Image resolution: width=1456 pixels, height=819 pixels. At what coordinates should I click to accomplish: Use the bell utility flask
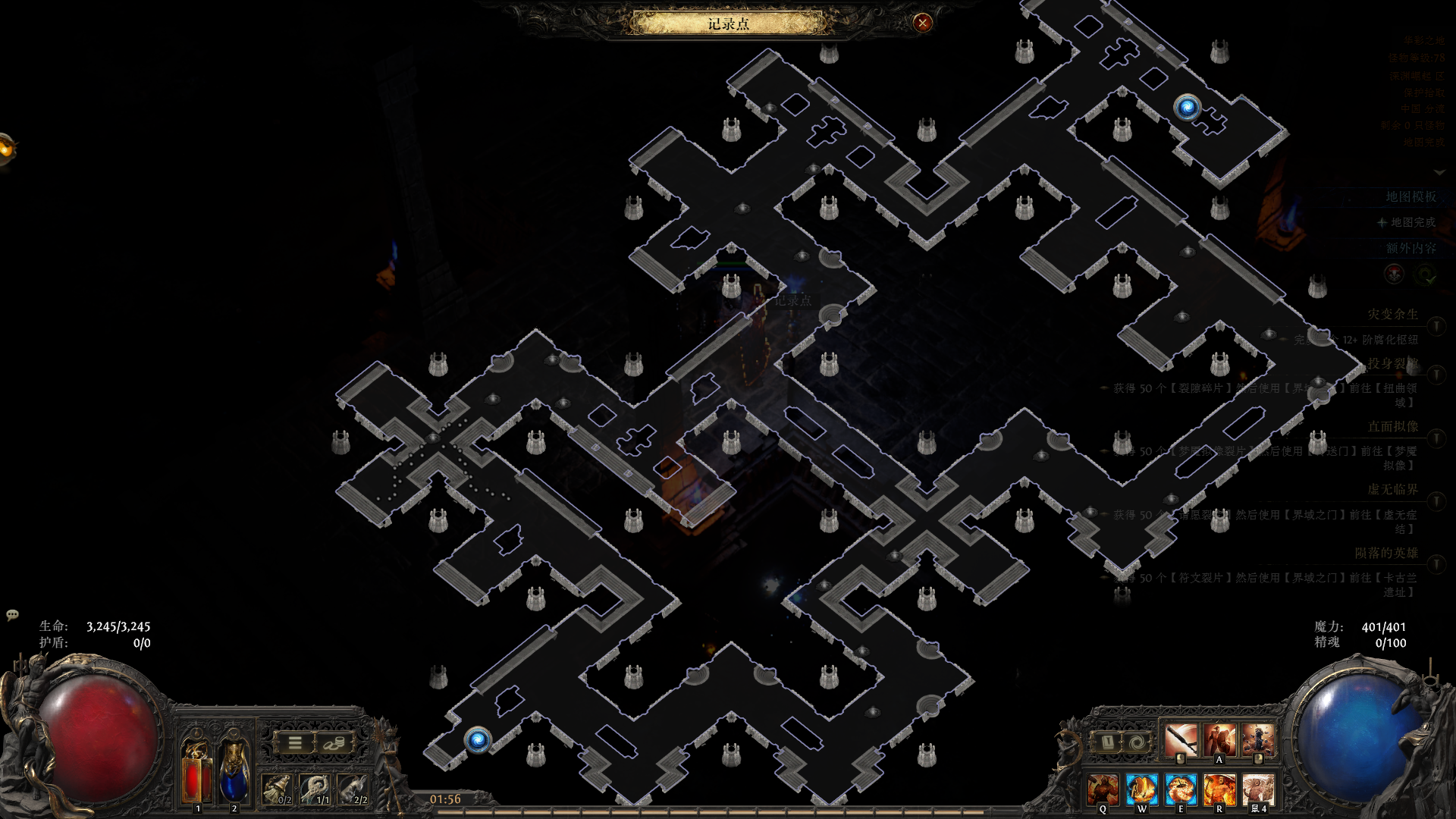tap(278, 789)
